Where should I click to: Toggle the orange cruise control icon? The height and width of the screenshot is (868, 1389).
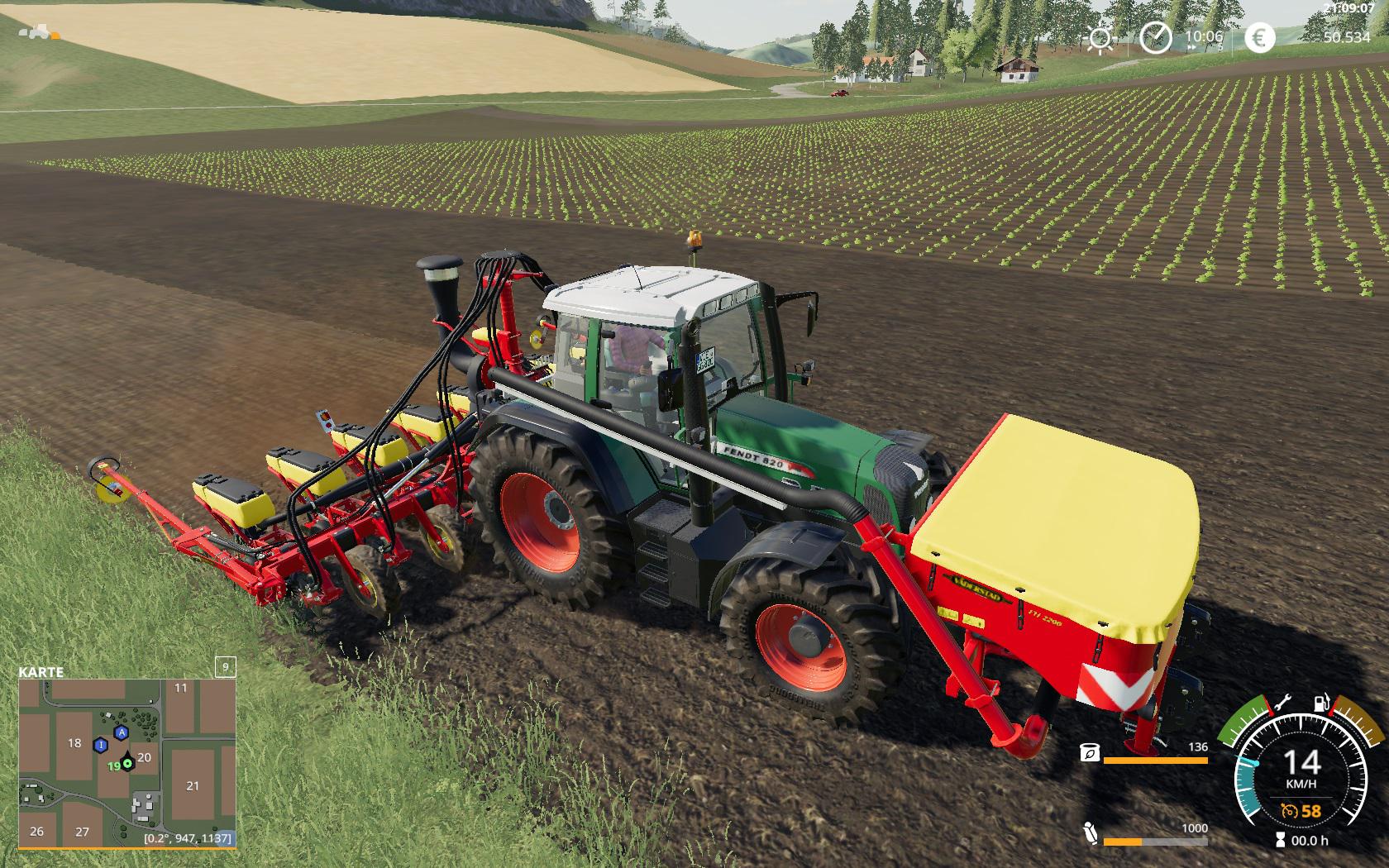[x=1288, y=811]
